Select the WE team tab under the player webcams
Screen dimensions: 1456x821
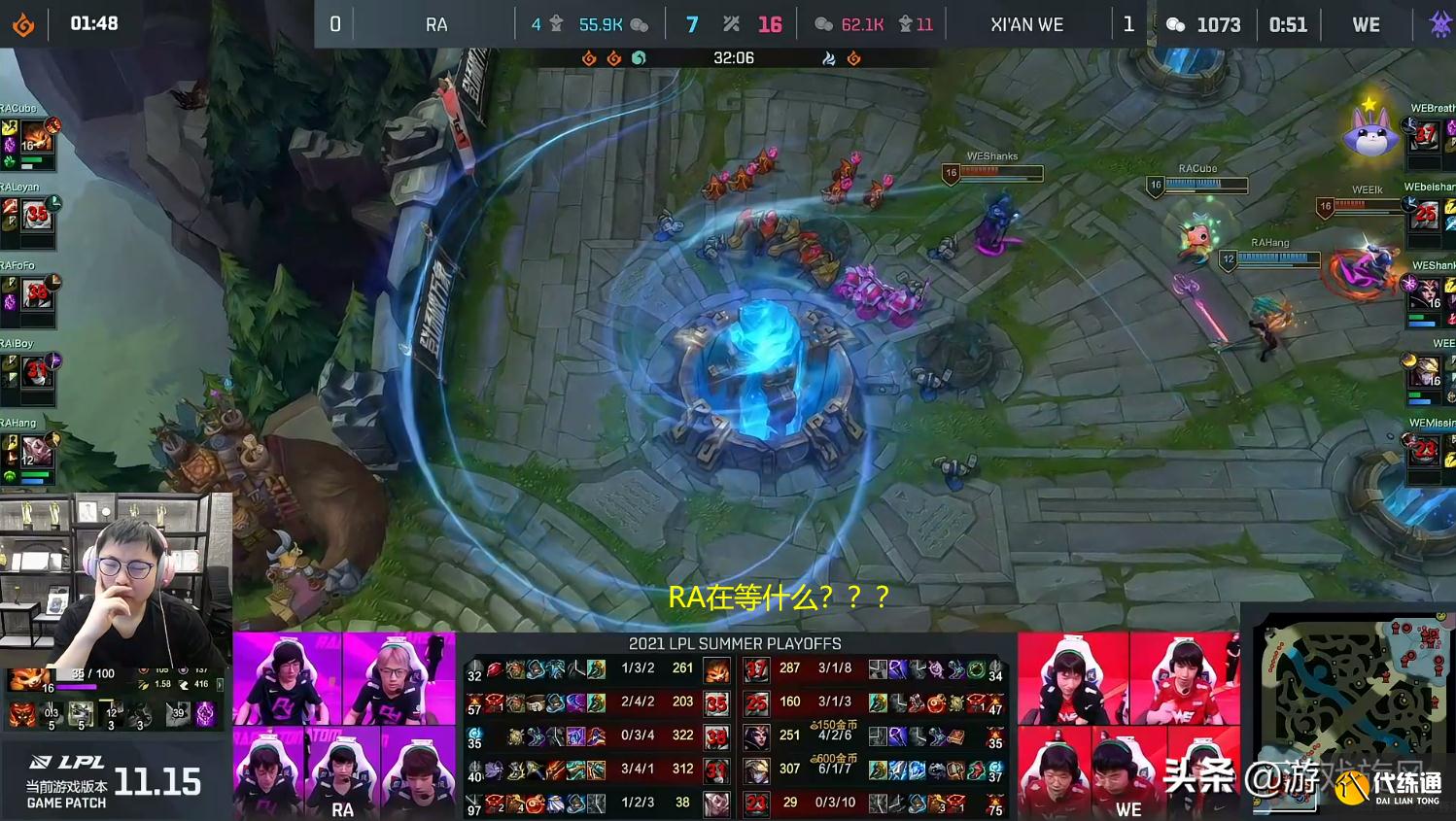[x=1128, y=810]
